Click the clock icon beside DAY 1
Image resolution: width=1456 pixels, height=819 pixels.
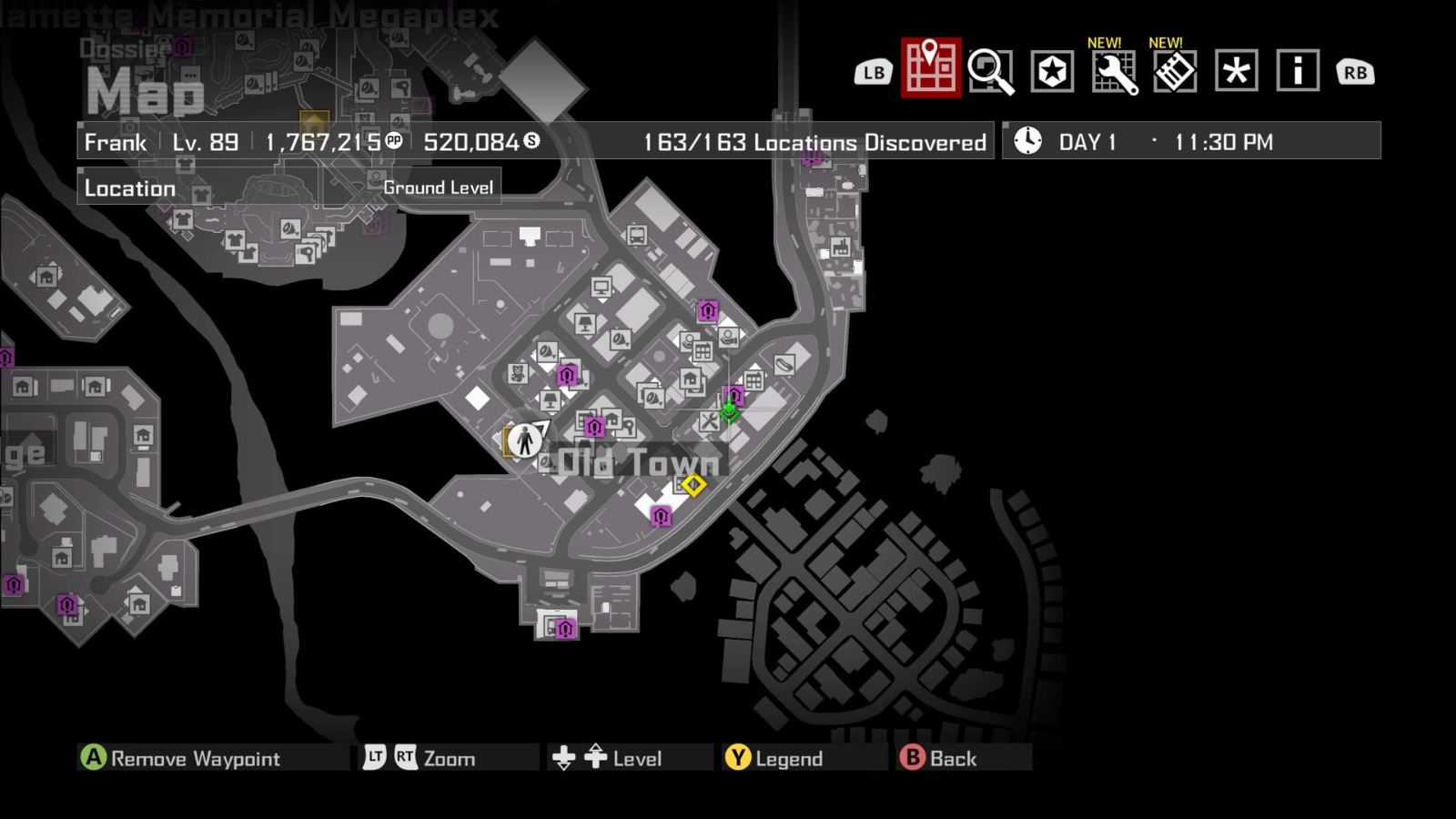point(1027,141)
